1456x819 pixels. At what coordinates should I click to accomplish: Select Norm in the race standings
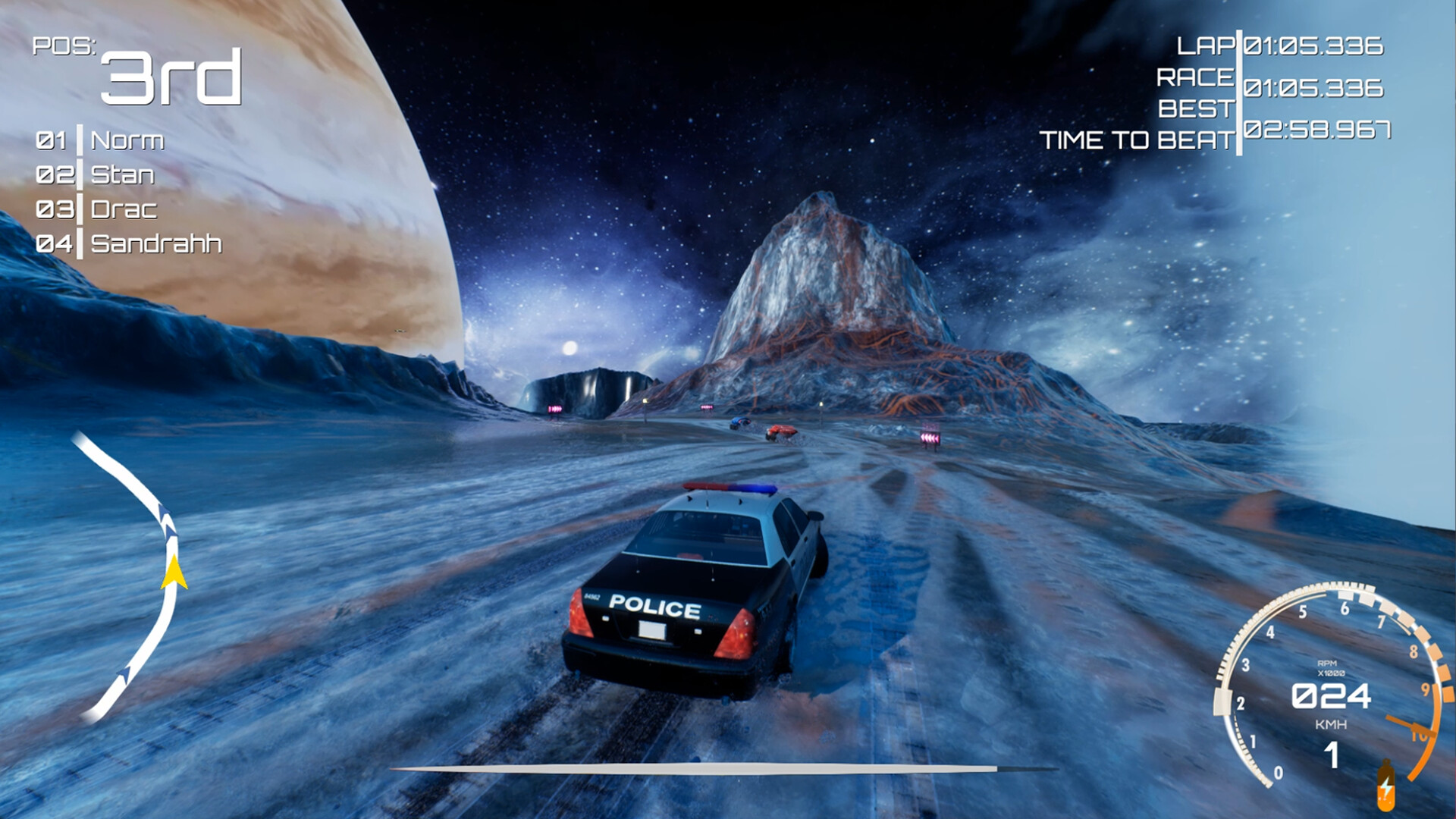(x=127, y=140)
